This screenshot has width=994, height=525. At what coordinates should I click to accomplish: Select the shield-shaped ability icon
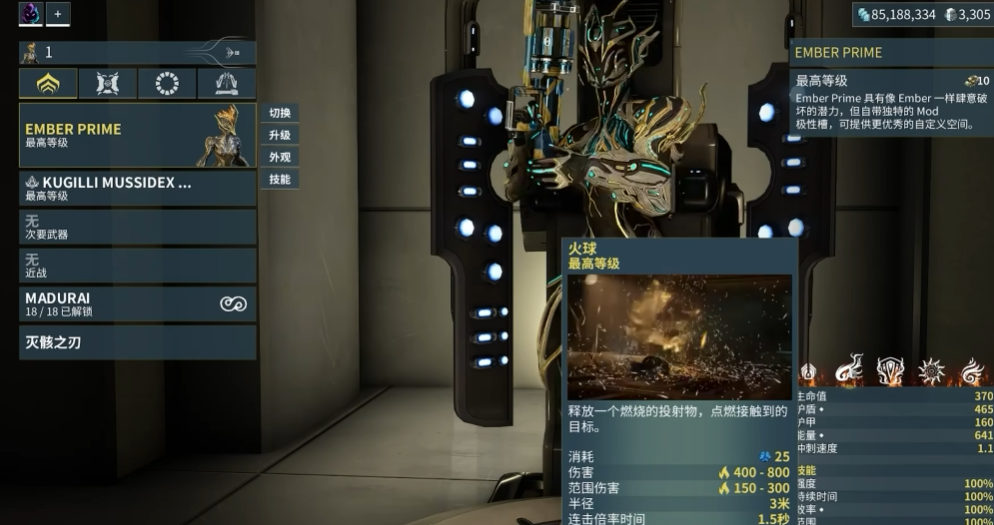coord(891,371)
